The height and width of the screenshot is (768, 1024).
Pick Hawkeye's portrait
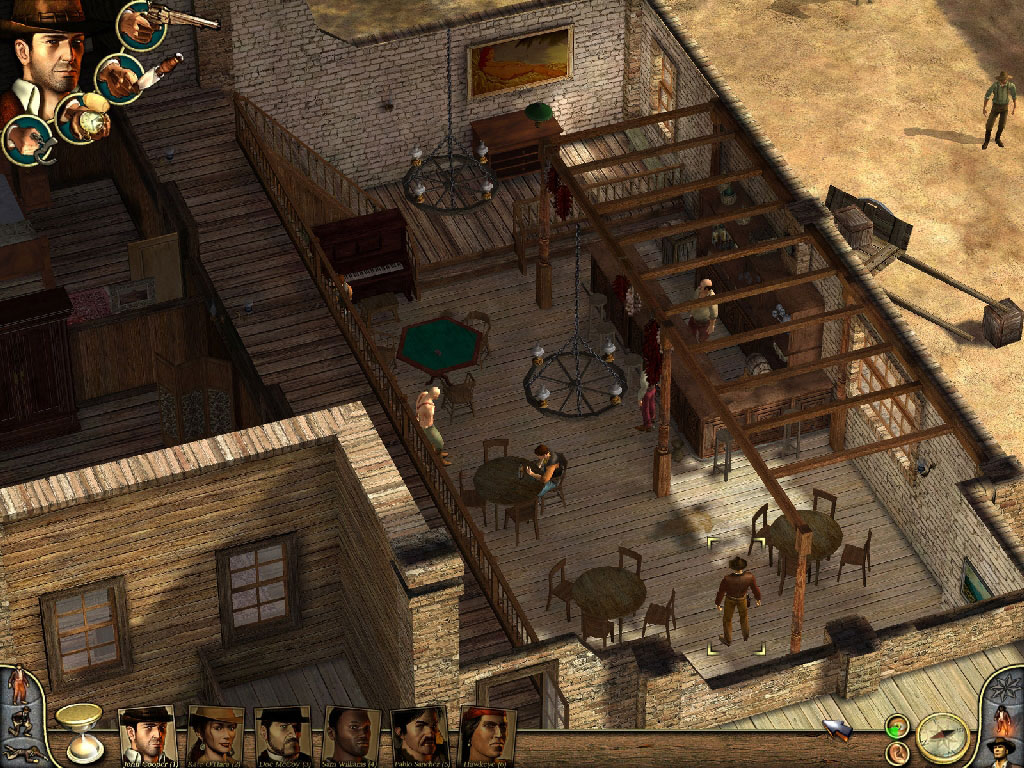point(487,735)
